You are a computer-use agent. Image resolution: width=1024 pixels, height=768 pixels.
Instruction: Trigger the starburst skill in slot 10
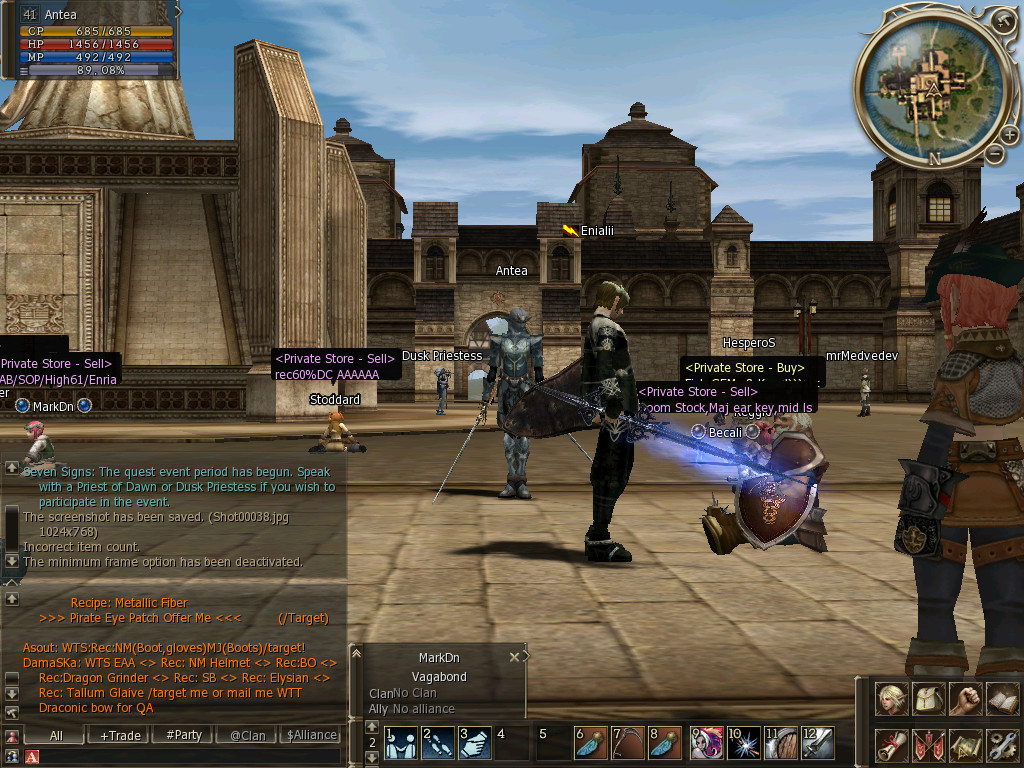click(x=744, y=743)
